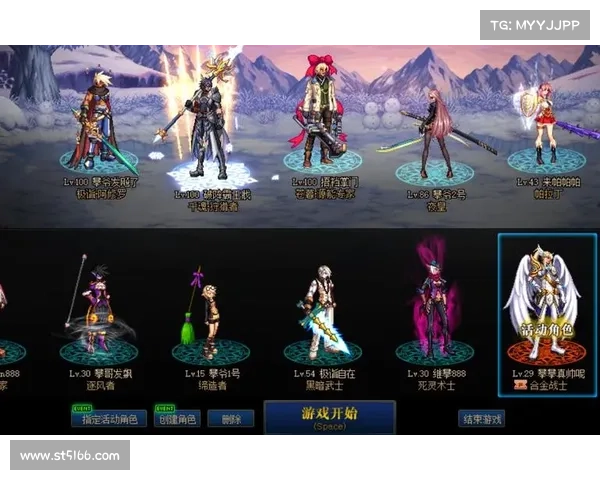
Task: Choose the Lv100 red-caped swordsman character
Action: [x=98, y=120]
